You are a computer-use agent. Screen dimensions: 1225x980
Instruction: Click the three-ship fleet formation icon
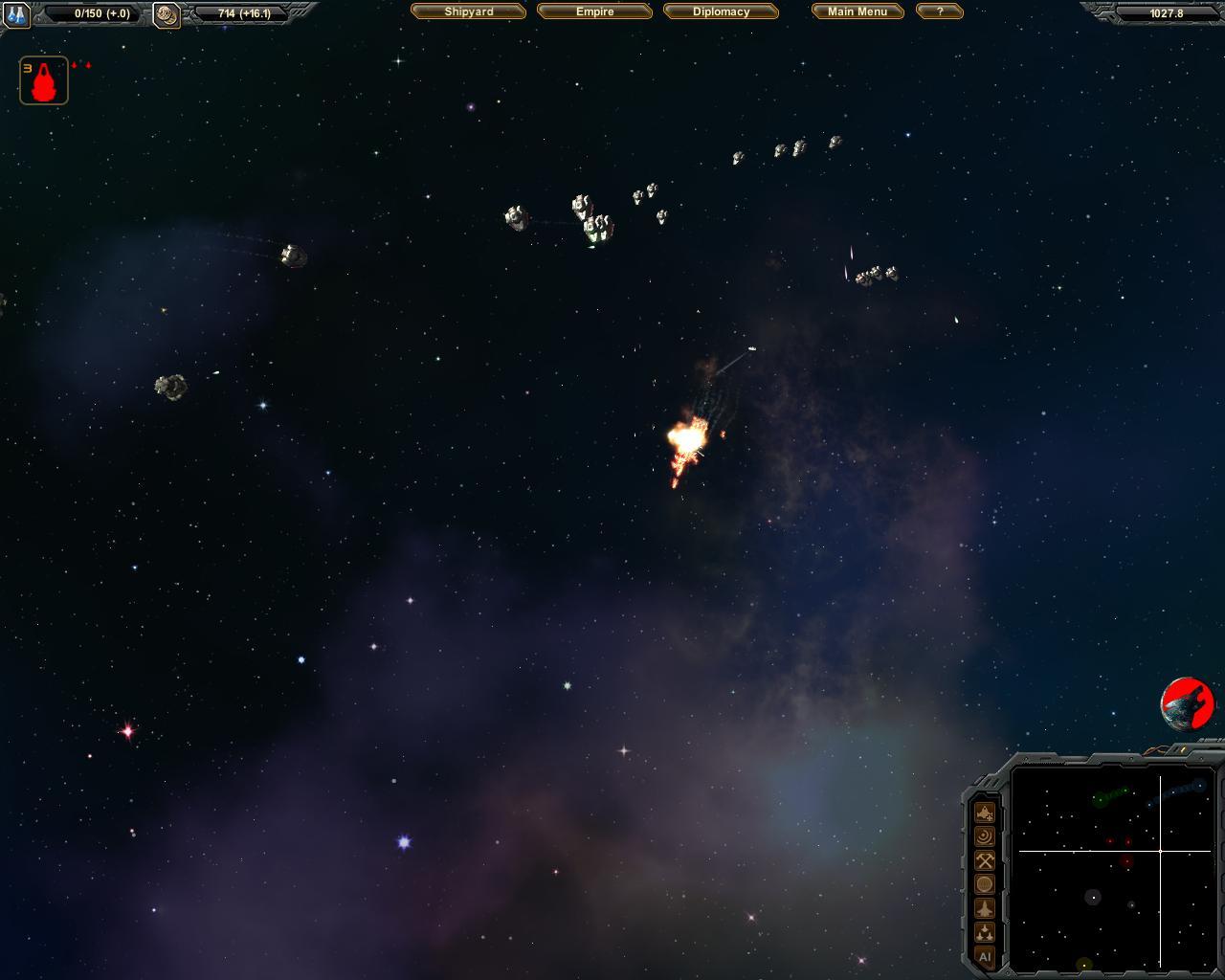tap(984, 932)
